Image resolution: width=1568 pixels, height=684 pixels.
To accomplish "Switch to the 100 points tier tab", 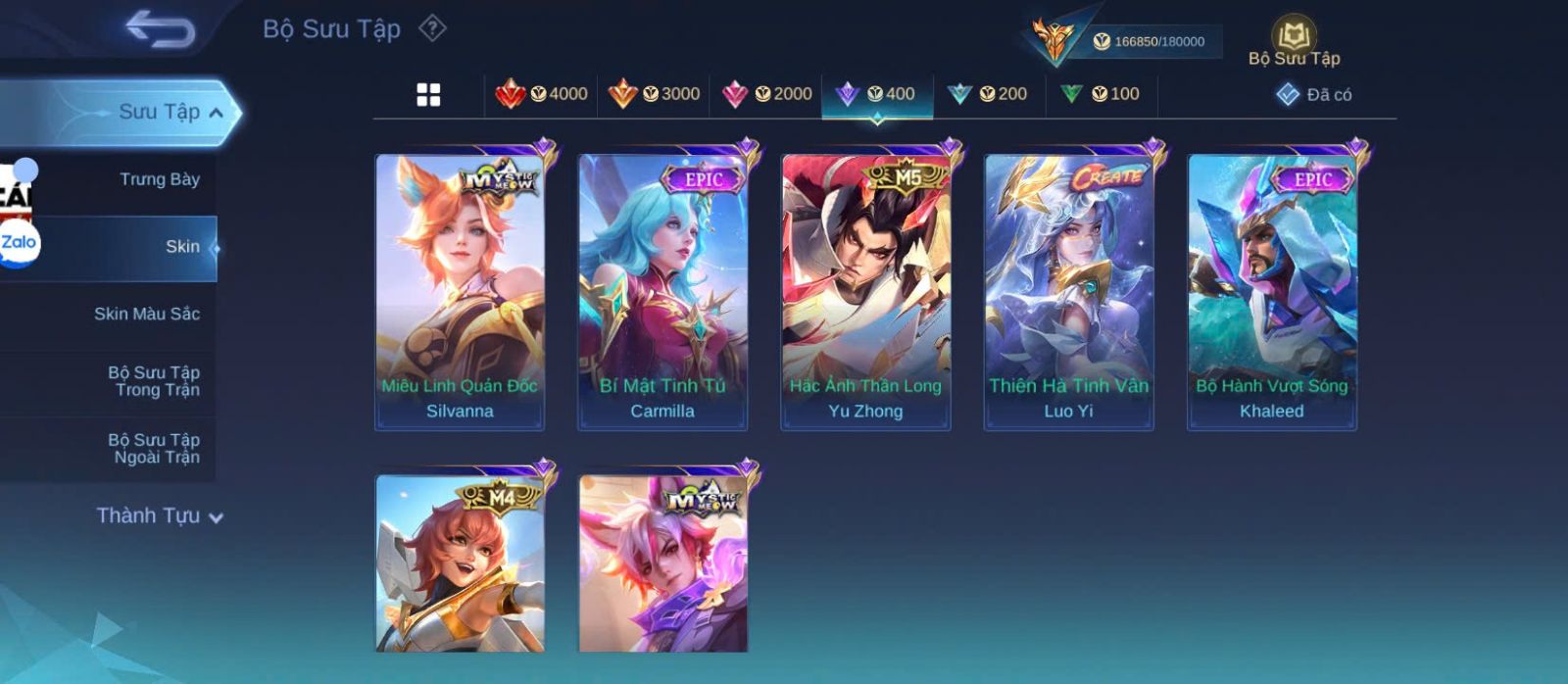I will pyautogui.click(x=1101, y=94).
